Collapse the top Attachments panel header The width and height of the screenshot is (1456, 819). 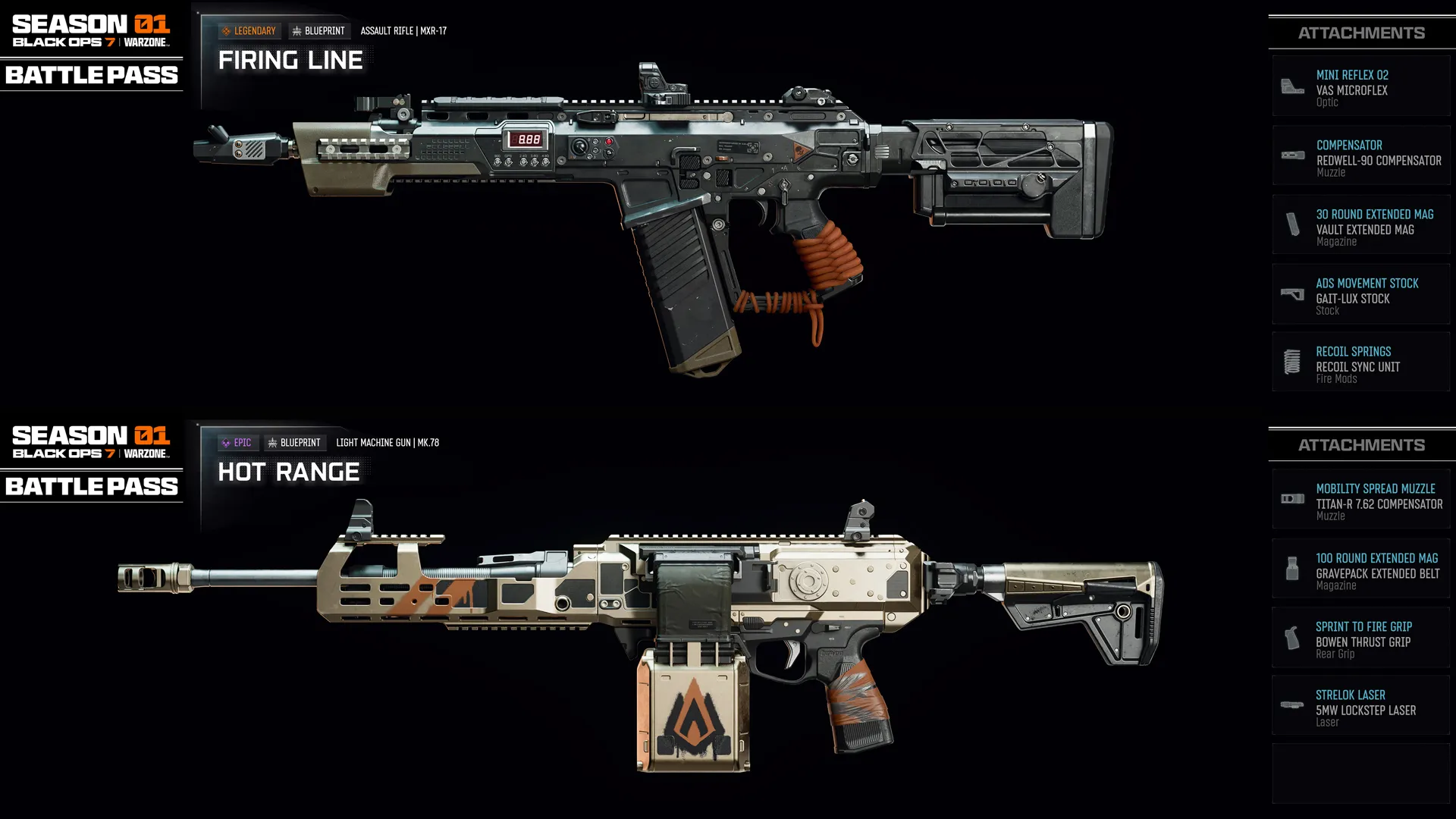tap(1361, 33)
